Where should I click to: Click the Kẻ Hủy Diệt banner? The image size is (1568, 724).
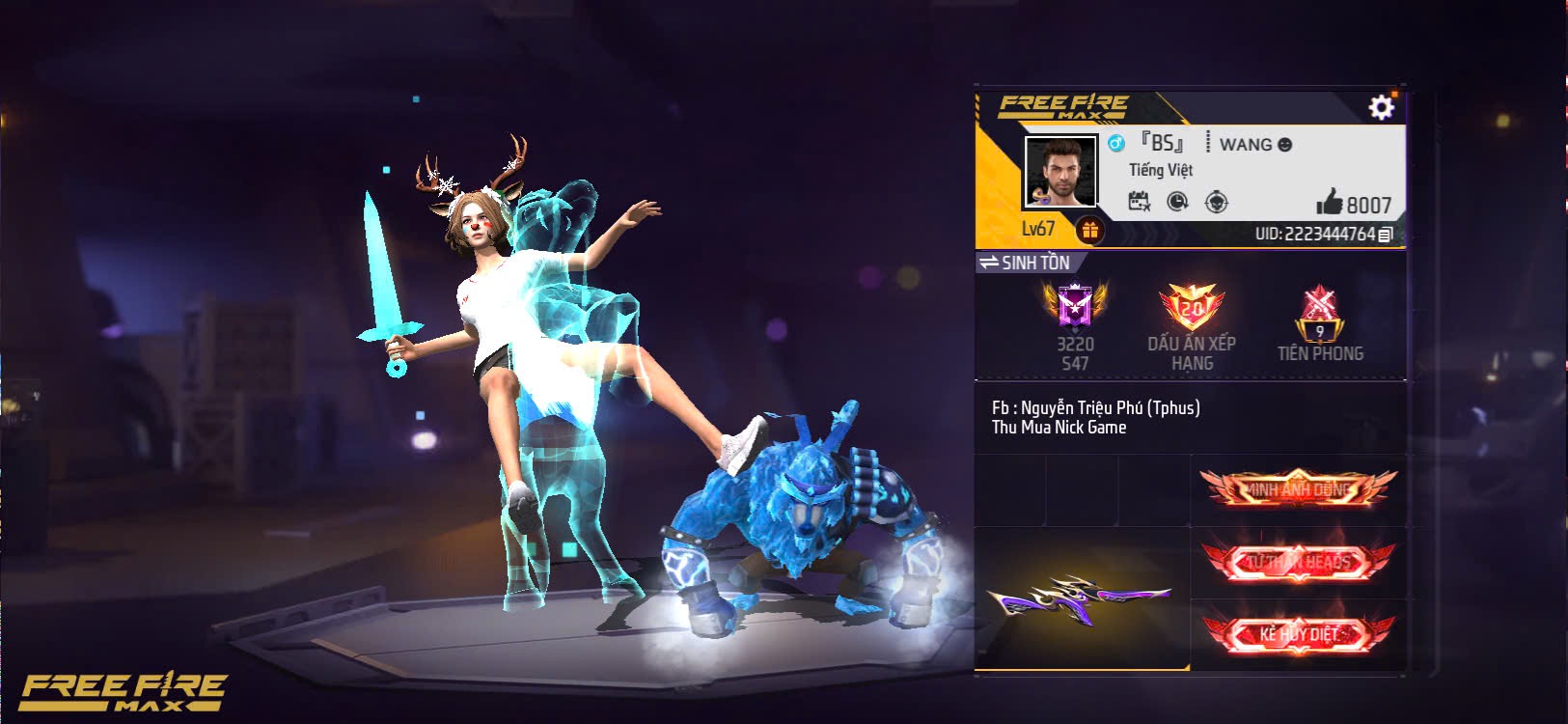point(1298,634)
